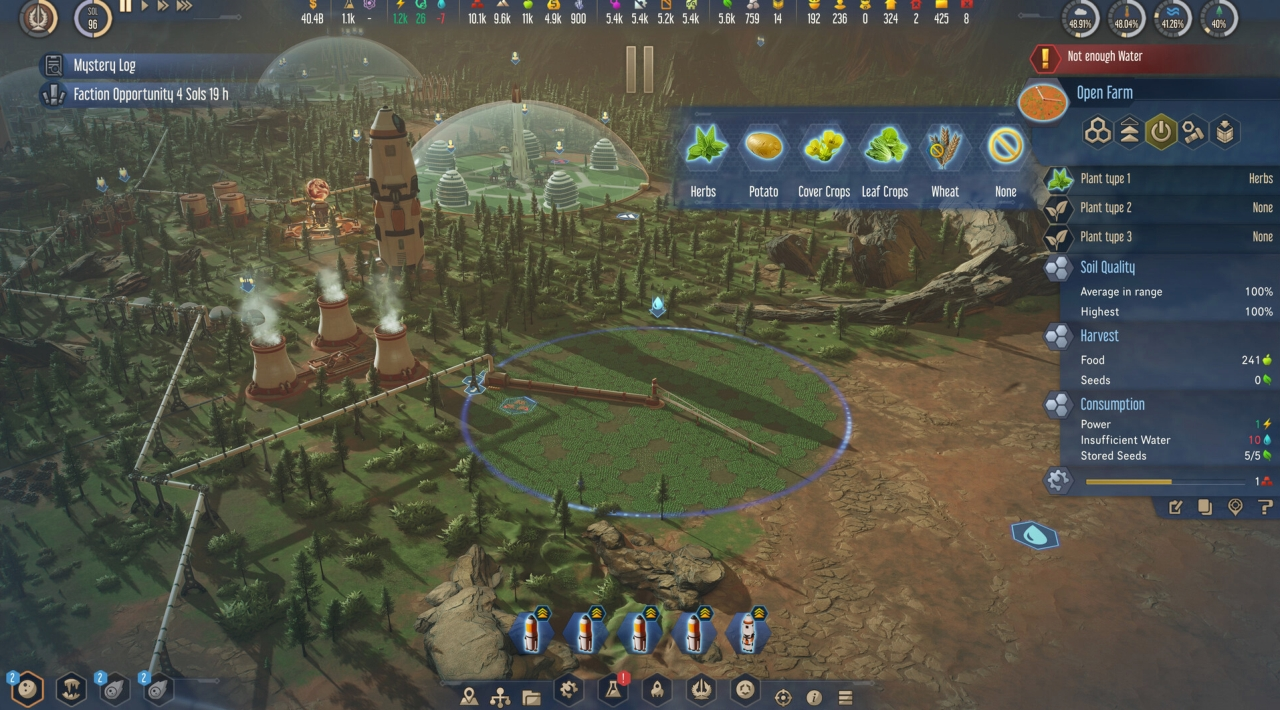Click the Plant type 2 row
The width and height of the screenshot is (1280, 710).
(1160, 208)
